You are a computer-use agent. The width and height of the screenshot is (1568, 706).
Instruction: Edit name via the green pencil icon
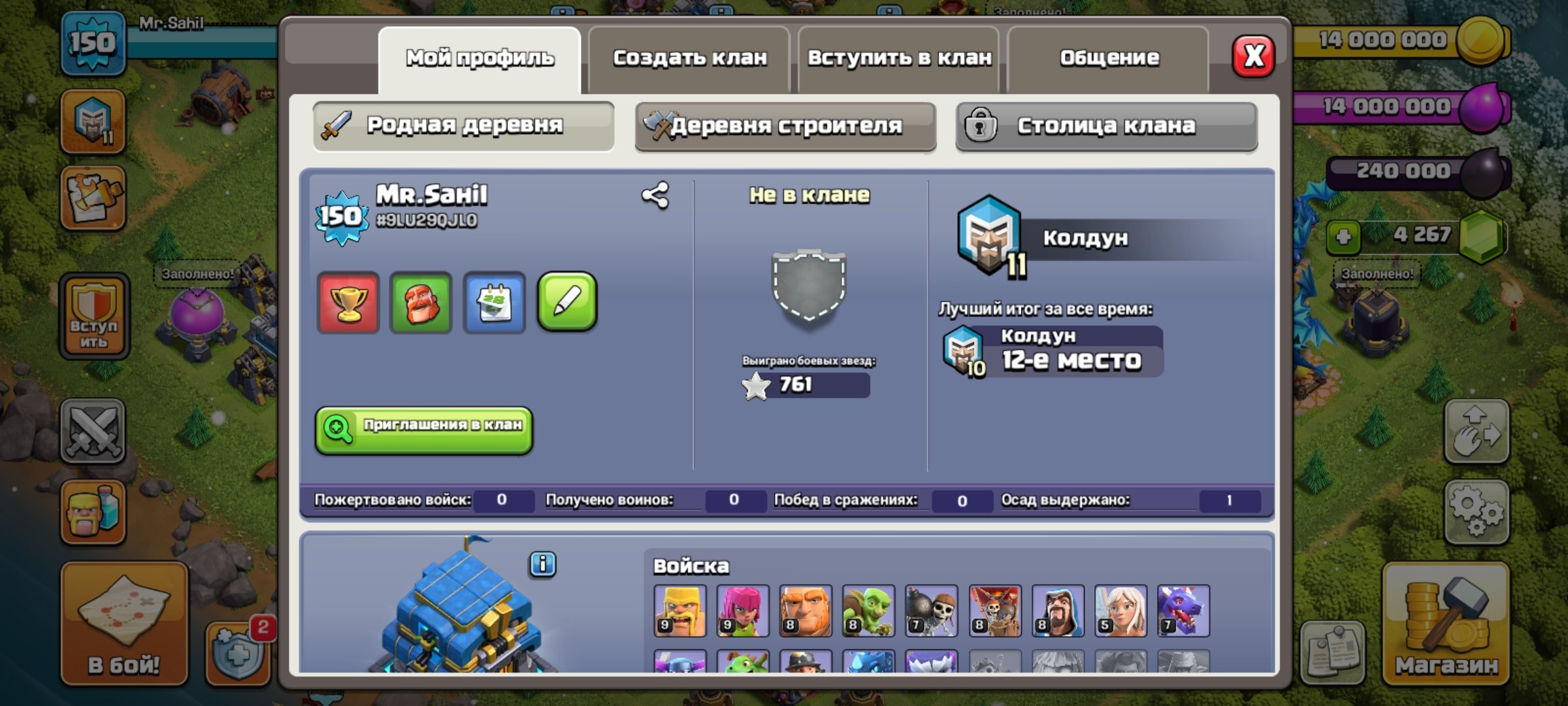pyautogui.click(x=568, y=303)
